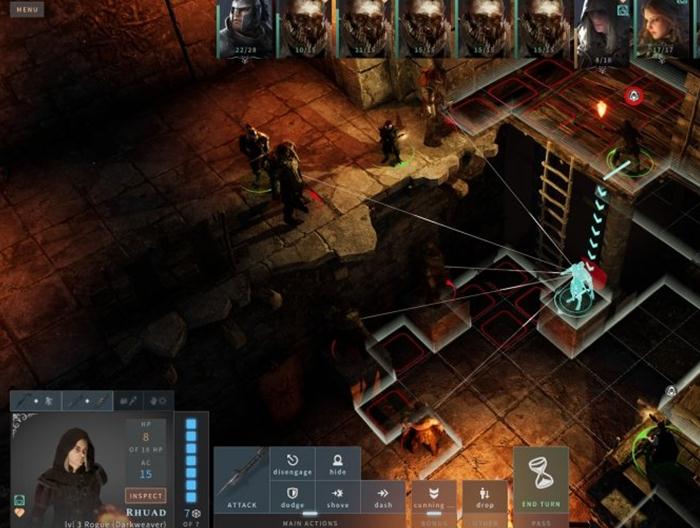The image size is (700, 528).
Task: Select the Shove action
Action: [338, 497]
